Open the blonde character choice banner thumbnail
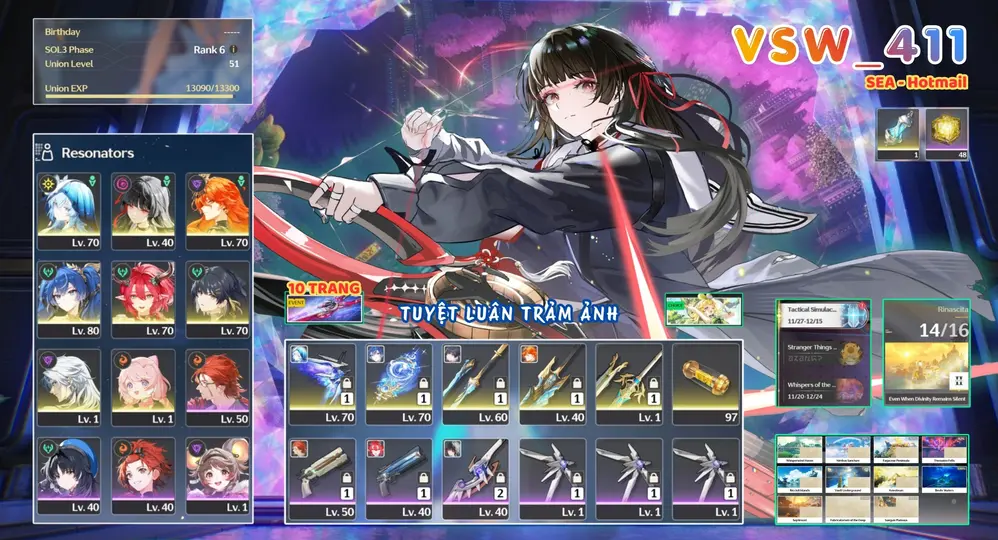This screenshot has height=540, width=998. (705, 310)
